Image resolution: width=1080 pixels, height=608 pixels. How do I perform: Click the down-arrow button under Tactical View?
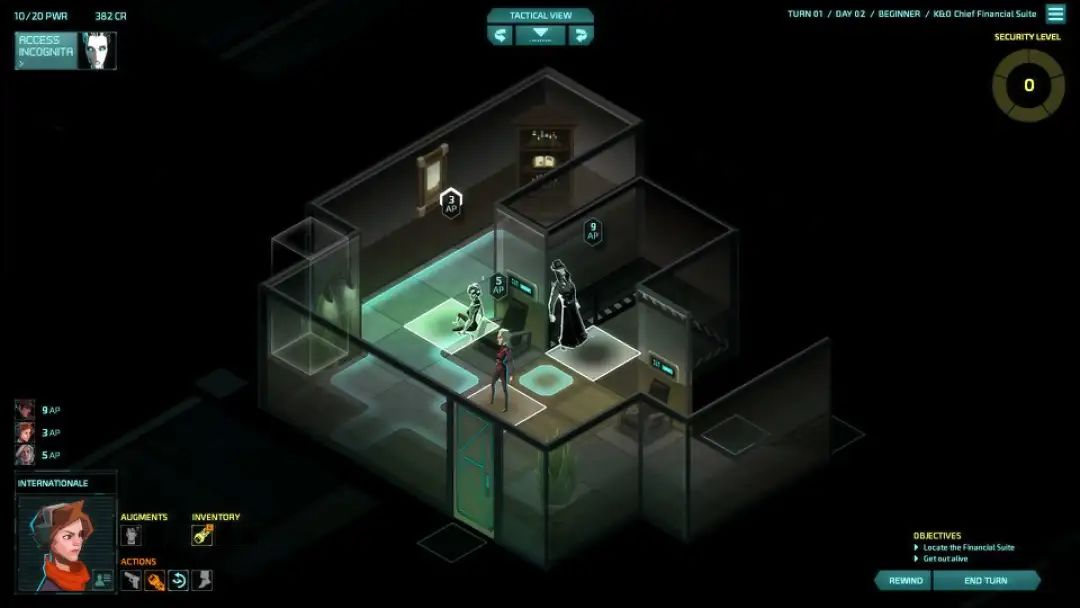click(x=540, y=35)
